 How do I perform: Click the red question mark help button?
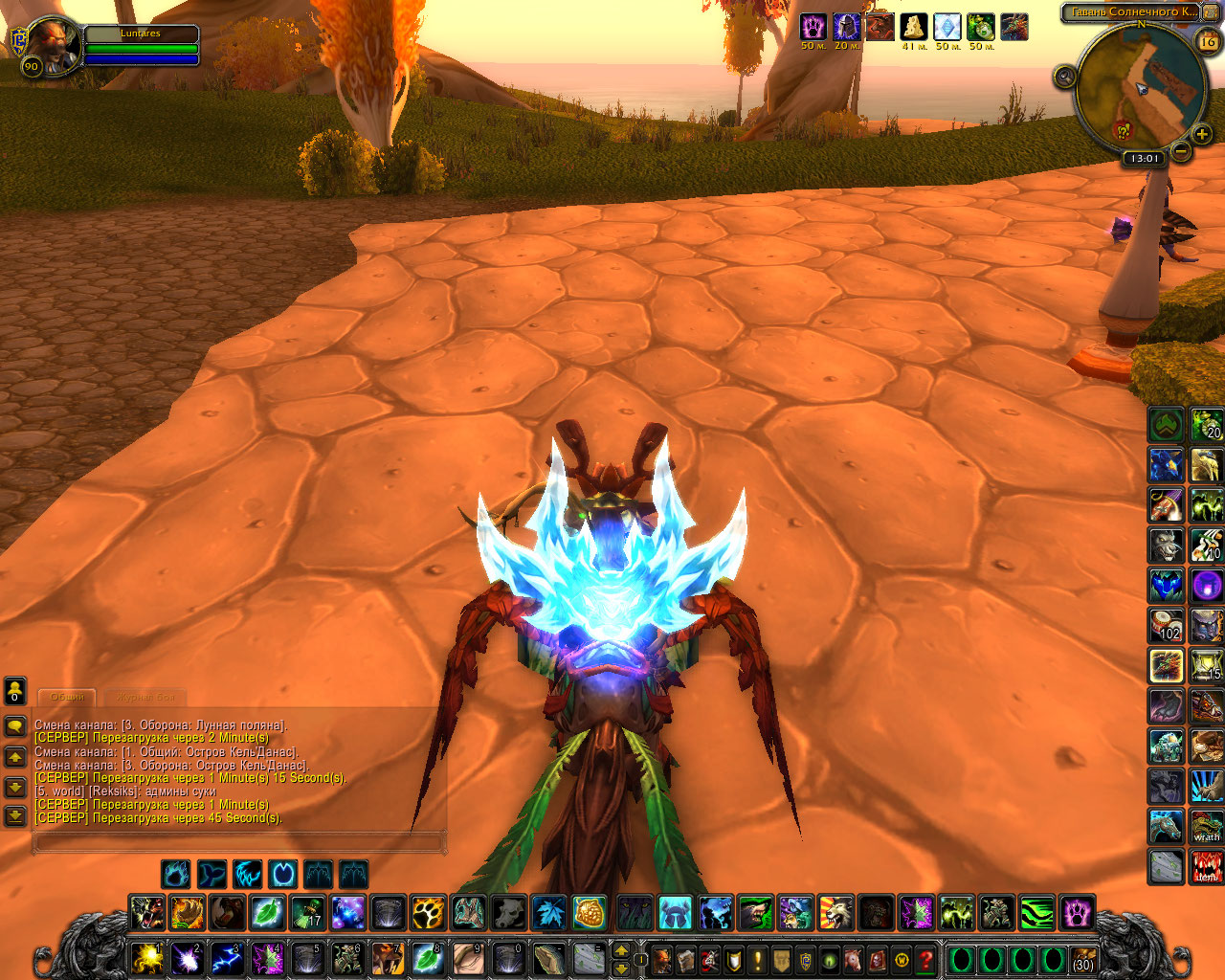coord(925,959)
